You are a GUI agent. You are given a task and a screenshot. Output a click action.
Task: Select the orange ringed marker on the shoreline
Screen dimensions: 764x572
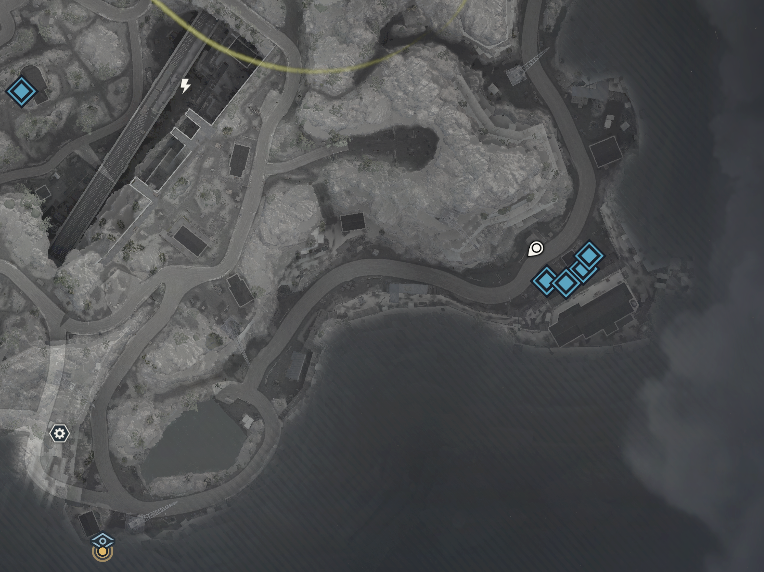101,551
